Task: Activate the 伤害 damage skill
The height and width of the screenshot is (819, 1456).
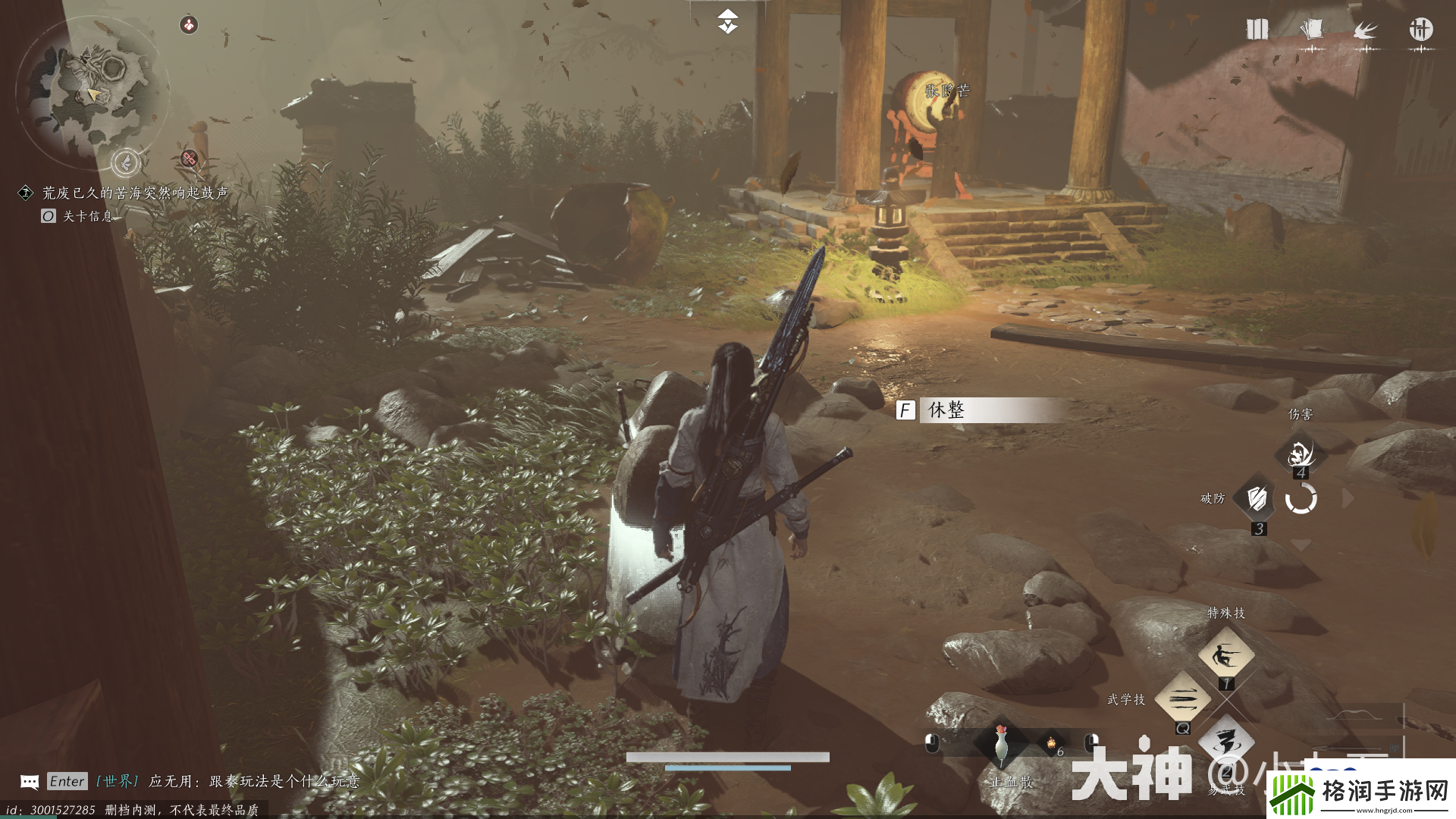Action: click(x=1301, y=453)
